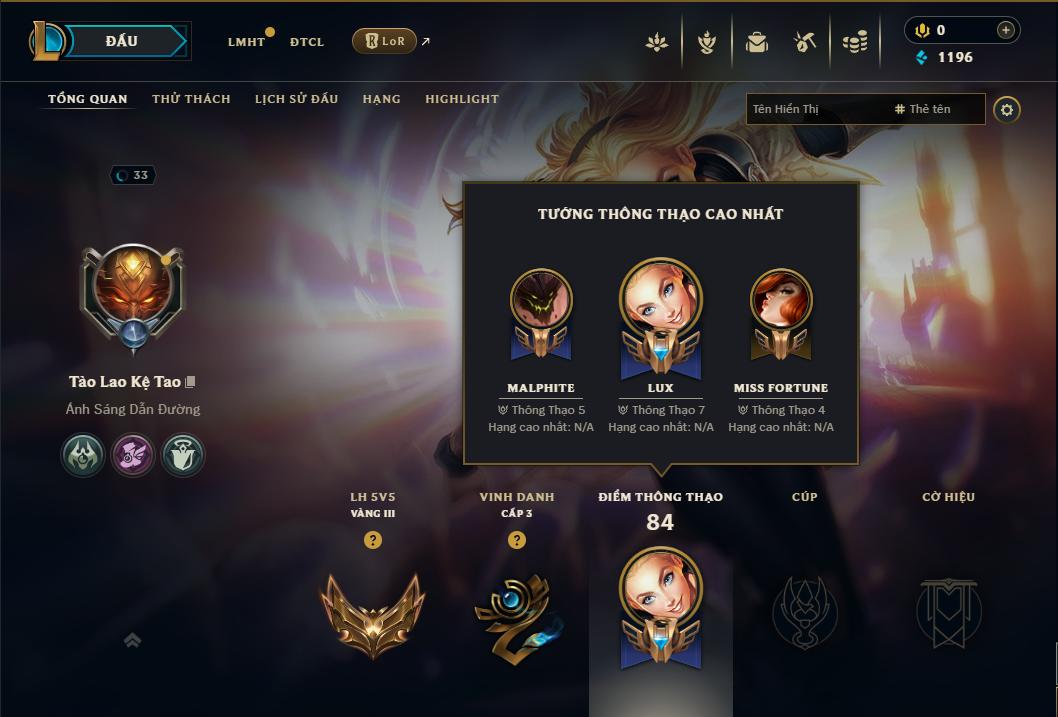Switch to the Thử Thách tab
This screenshot has height=717, width=1058.
191,99
